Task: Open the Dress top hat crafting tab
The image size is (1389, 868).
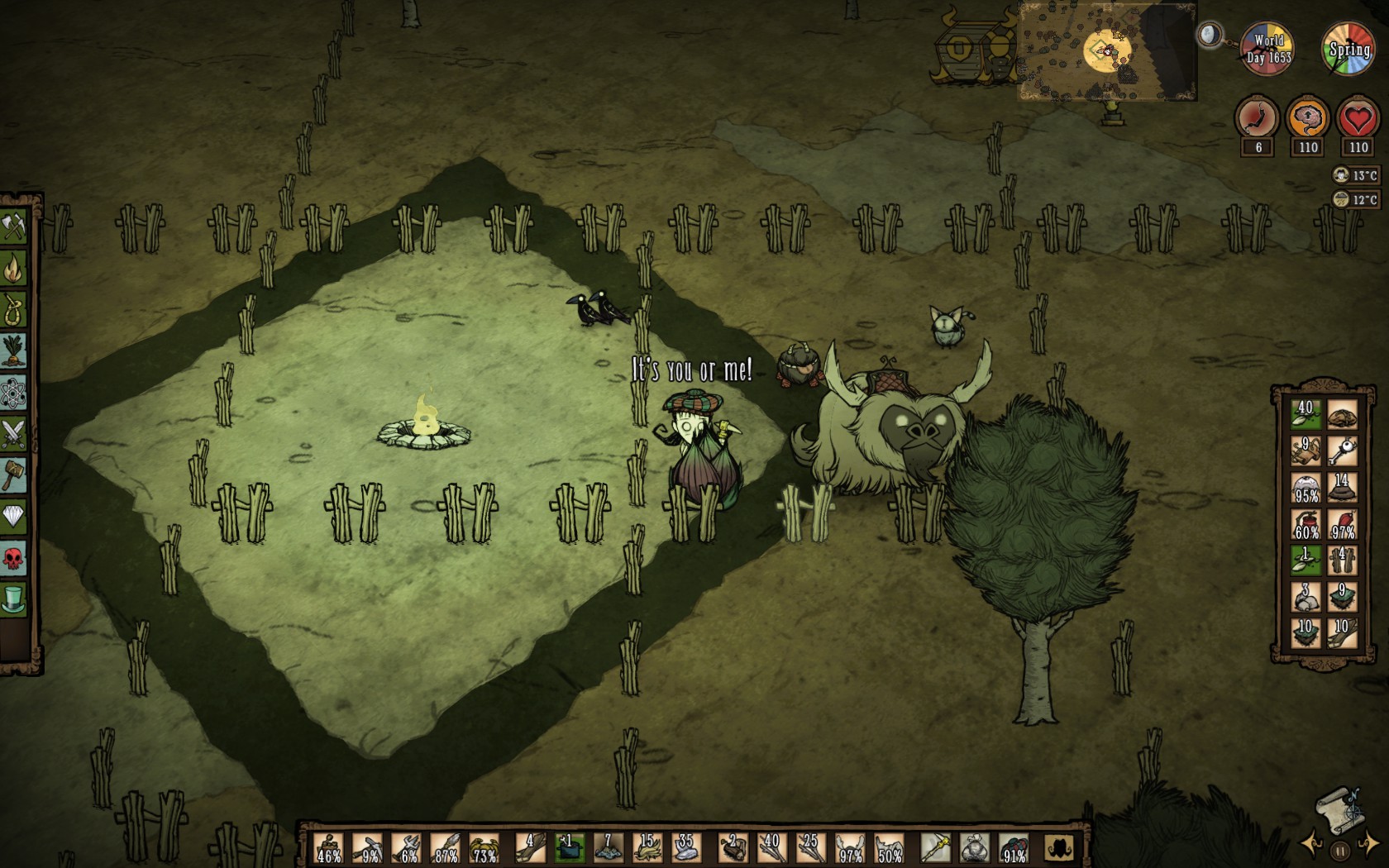Action: pos(14,599)
